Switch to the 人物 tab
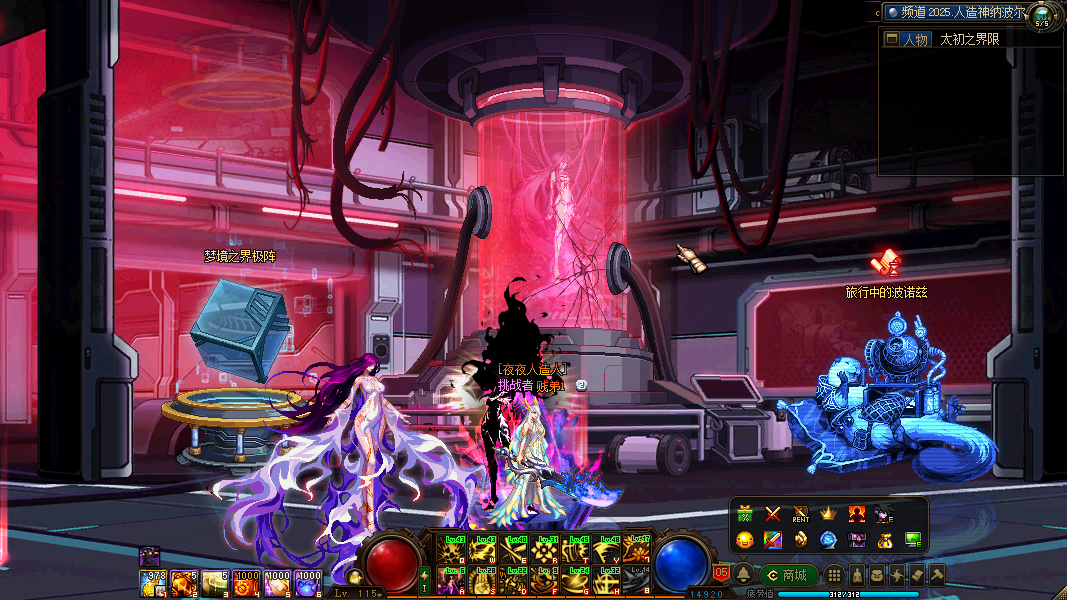Image resolution: width=1067 pixels, height=600 pixels. click(x=907, y=40)
